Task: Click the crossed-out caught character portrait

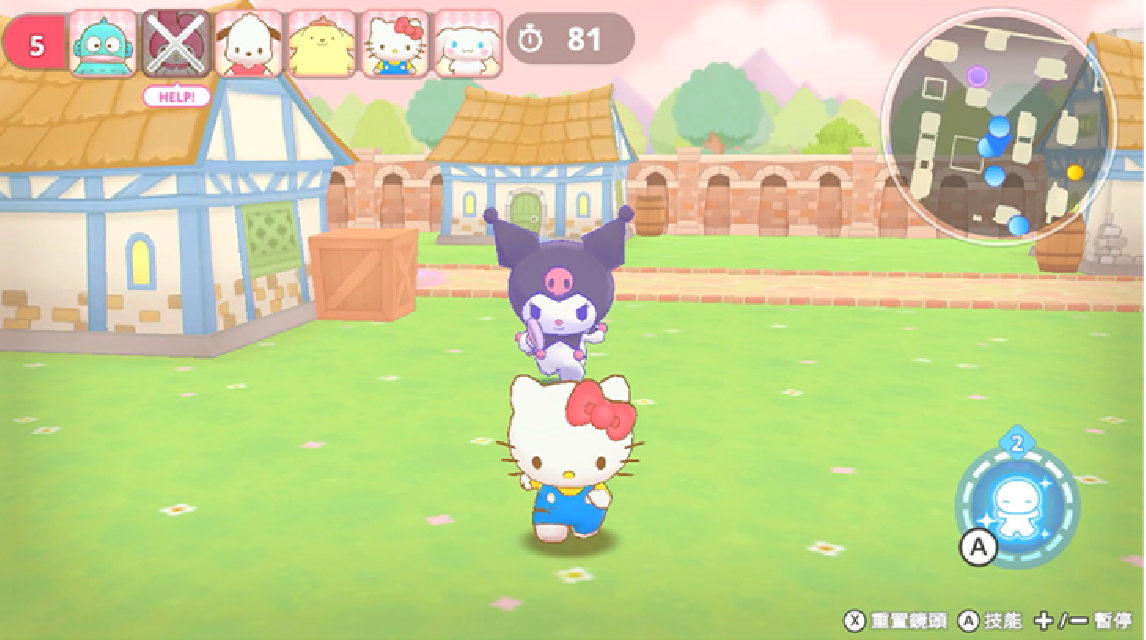Action: point(177,45)
